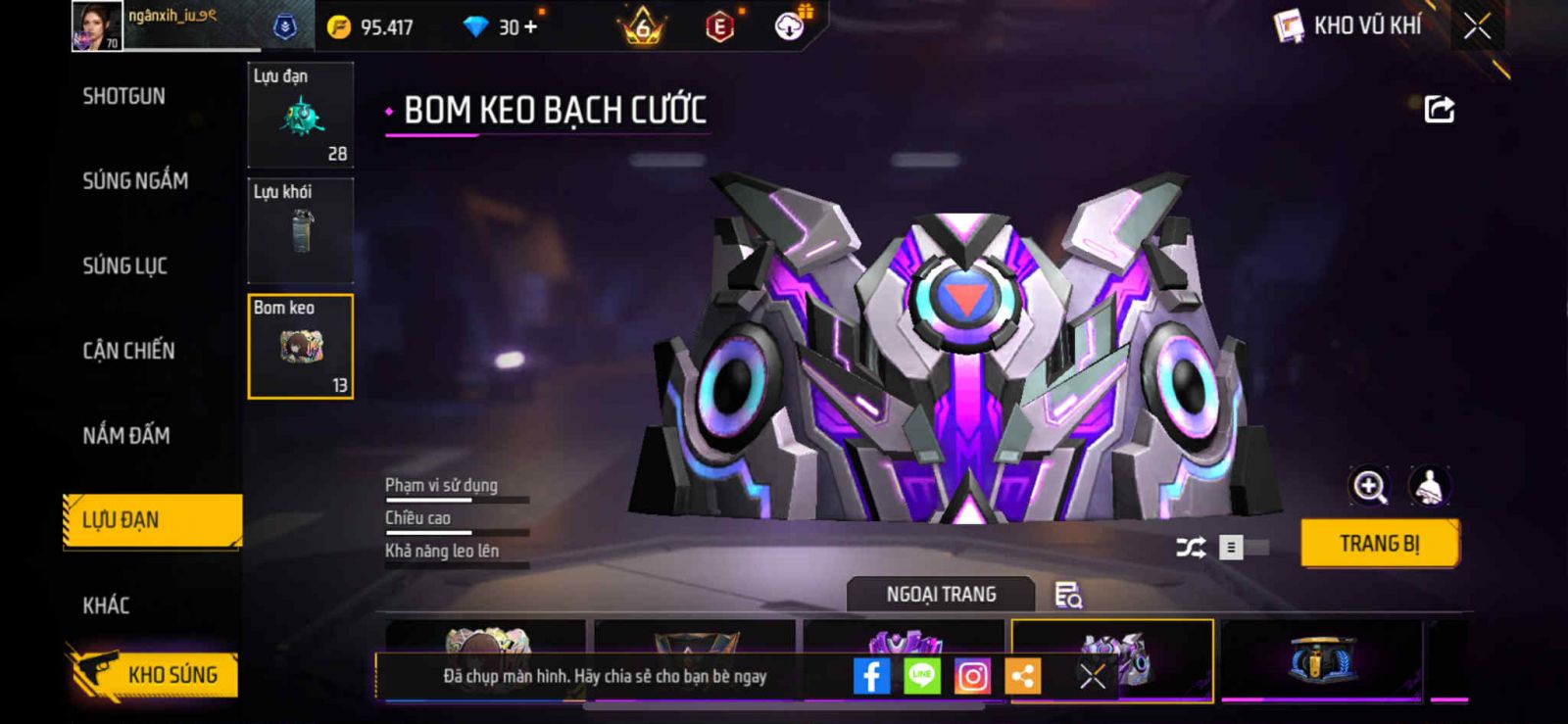Add diamonds with the plus button

pos(531,26)
